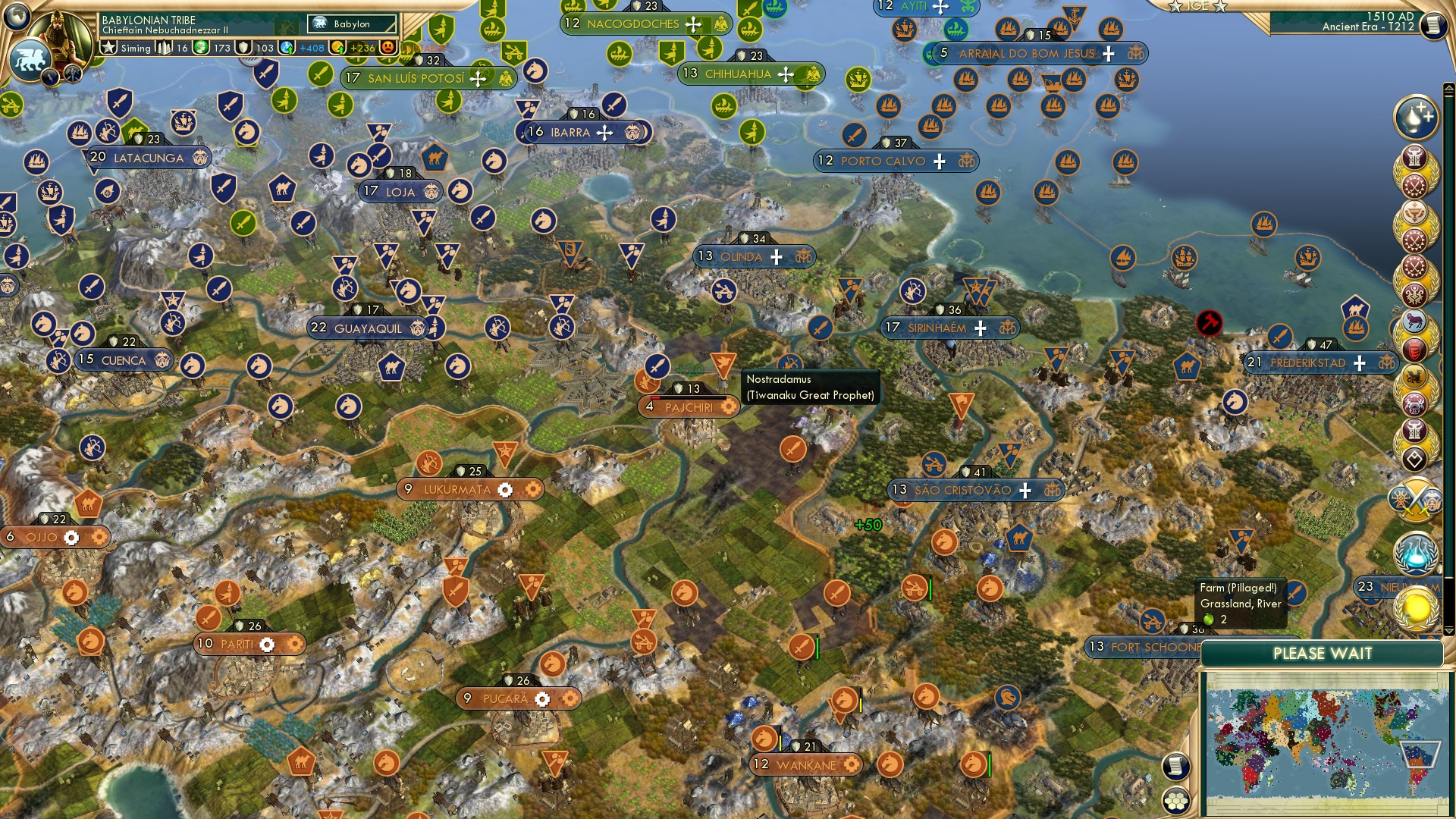Open the glowing blue flask notification

[x=1415, y=552]
